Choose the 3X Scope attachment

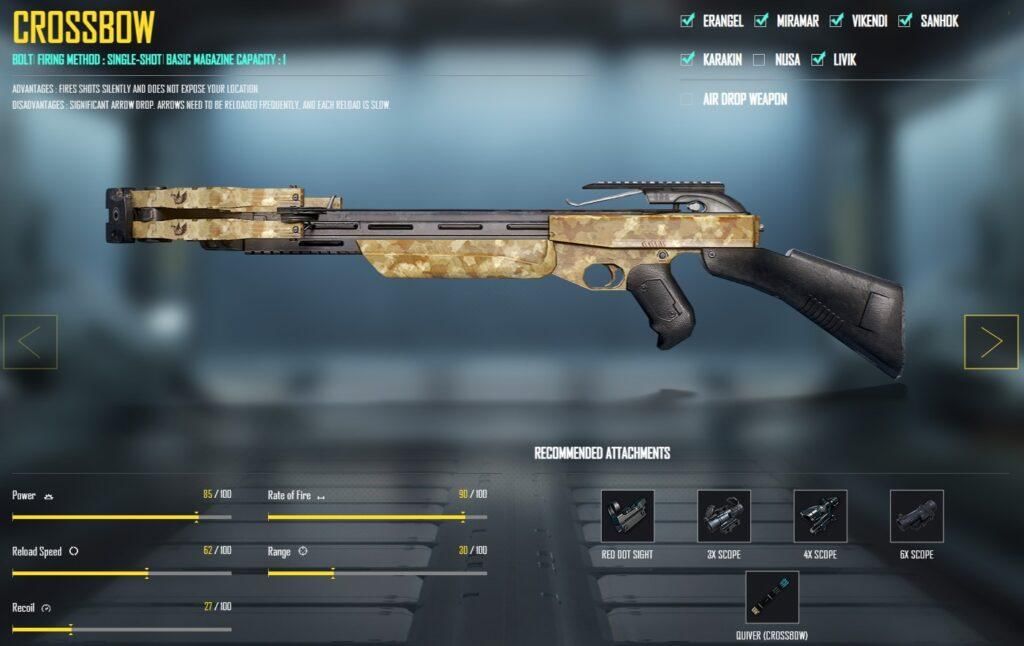pyautogui.click(x=724, y=516)
